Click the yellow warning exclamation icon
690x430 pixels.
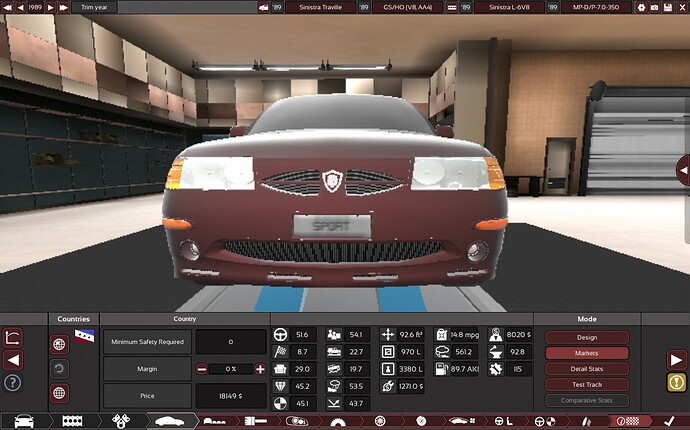(677, 382)
